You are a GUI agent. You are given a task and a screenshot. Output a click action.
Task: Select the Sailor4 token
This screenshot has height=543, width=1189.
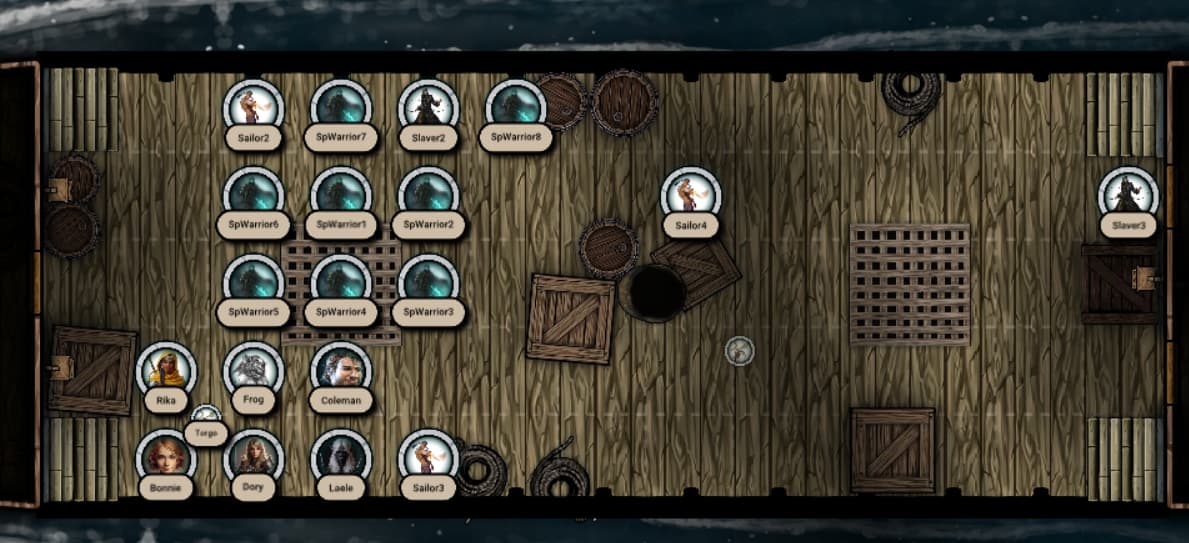coord(691,196)
